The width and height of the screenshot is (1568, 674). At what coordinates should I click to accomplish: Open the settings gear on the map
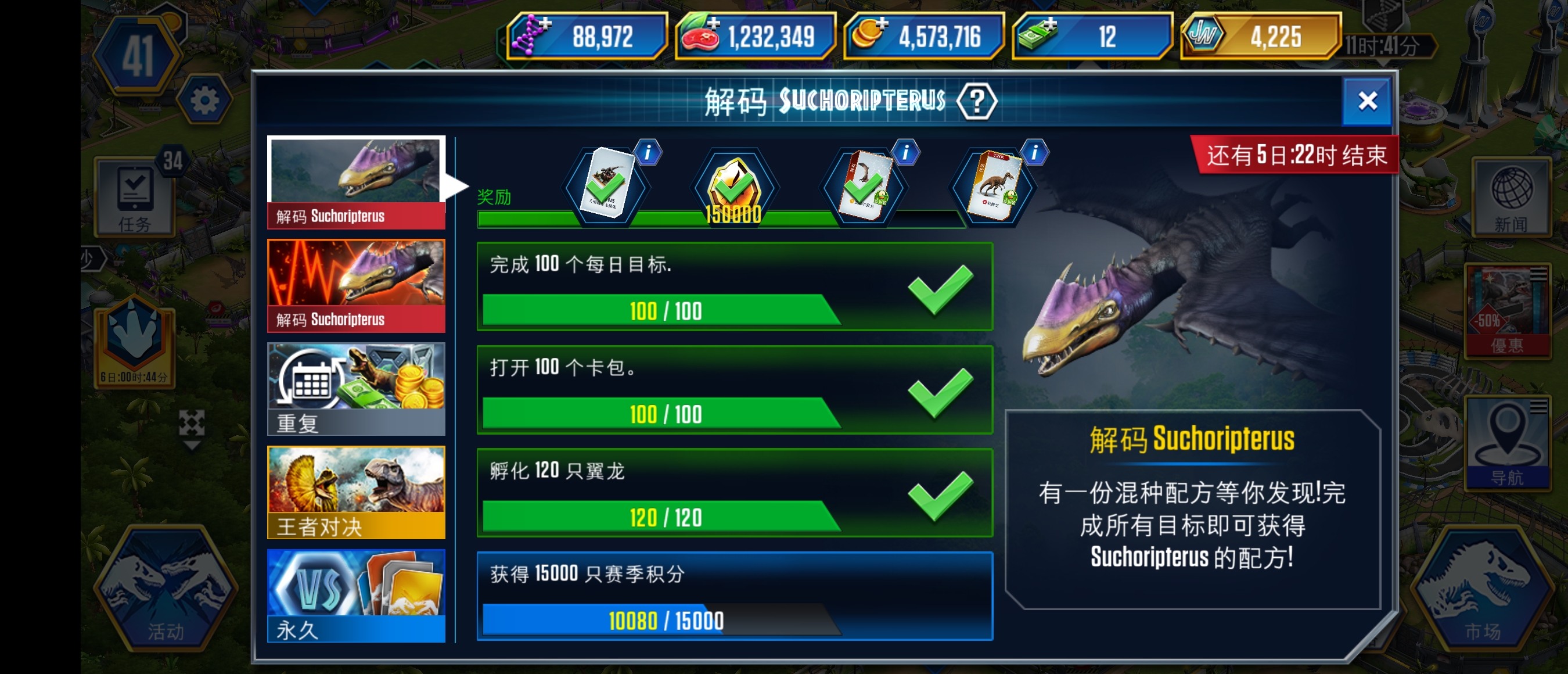pos(205,101)
